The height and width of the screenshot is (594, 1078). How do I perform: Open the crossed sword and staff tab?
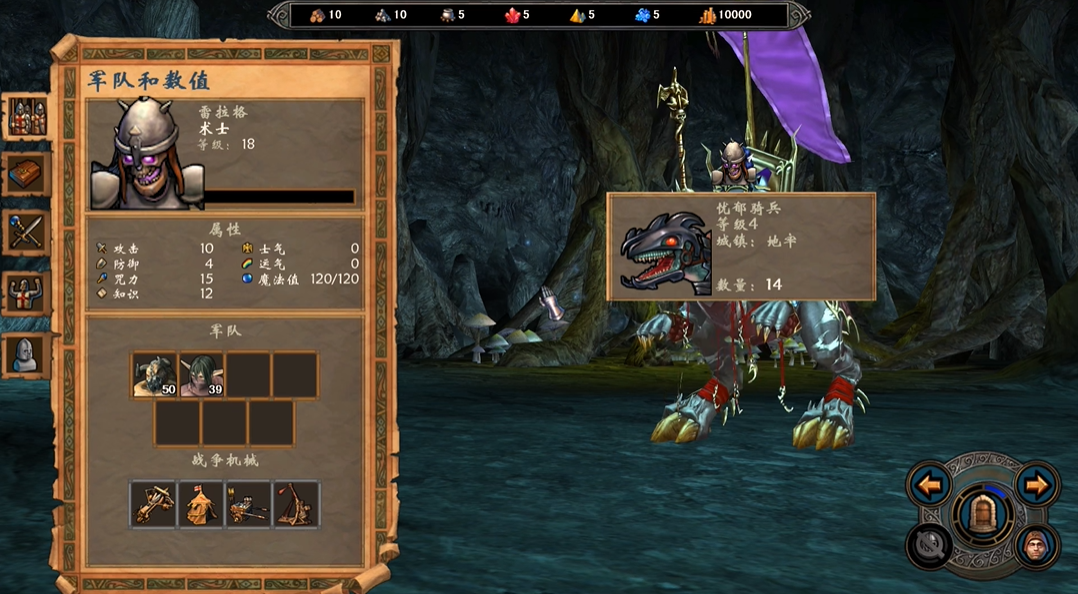click(27, 233)
